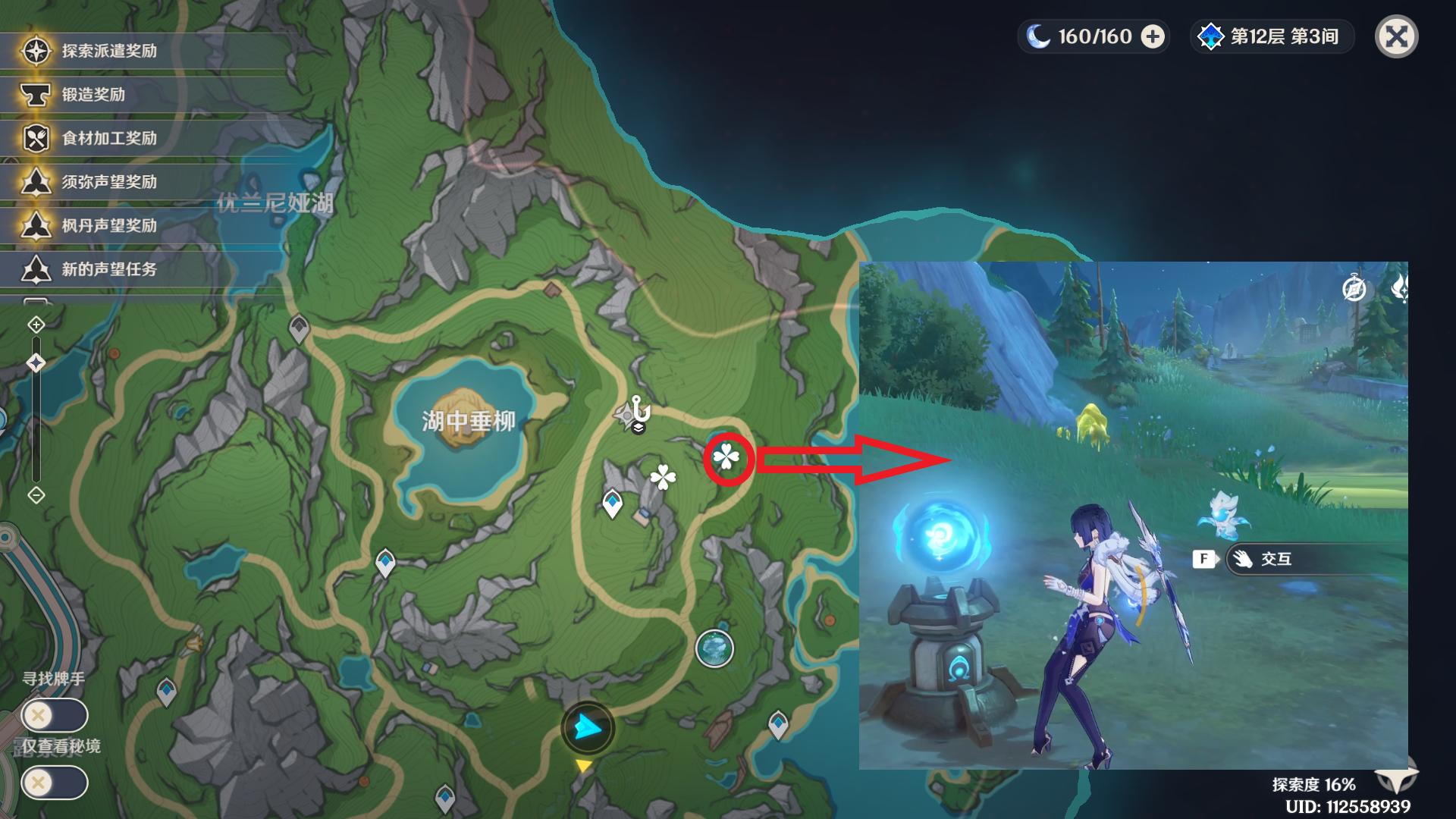Screen dimensions: 1456x819
Task: Zoom out the map with minus button
Action: pyautogui.click(x=36, y=495)
